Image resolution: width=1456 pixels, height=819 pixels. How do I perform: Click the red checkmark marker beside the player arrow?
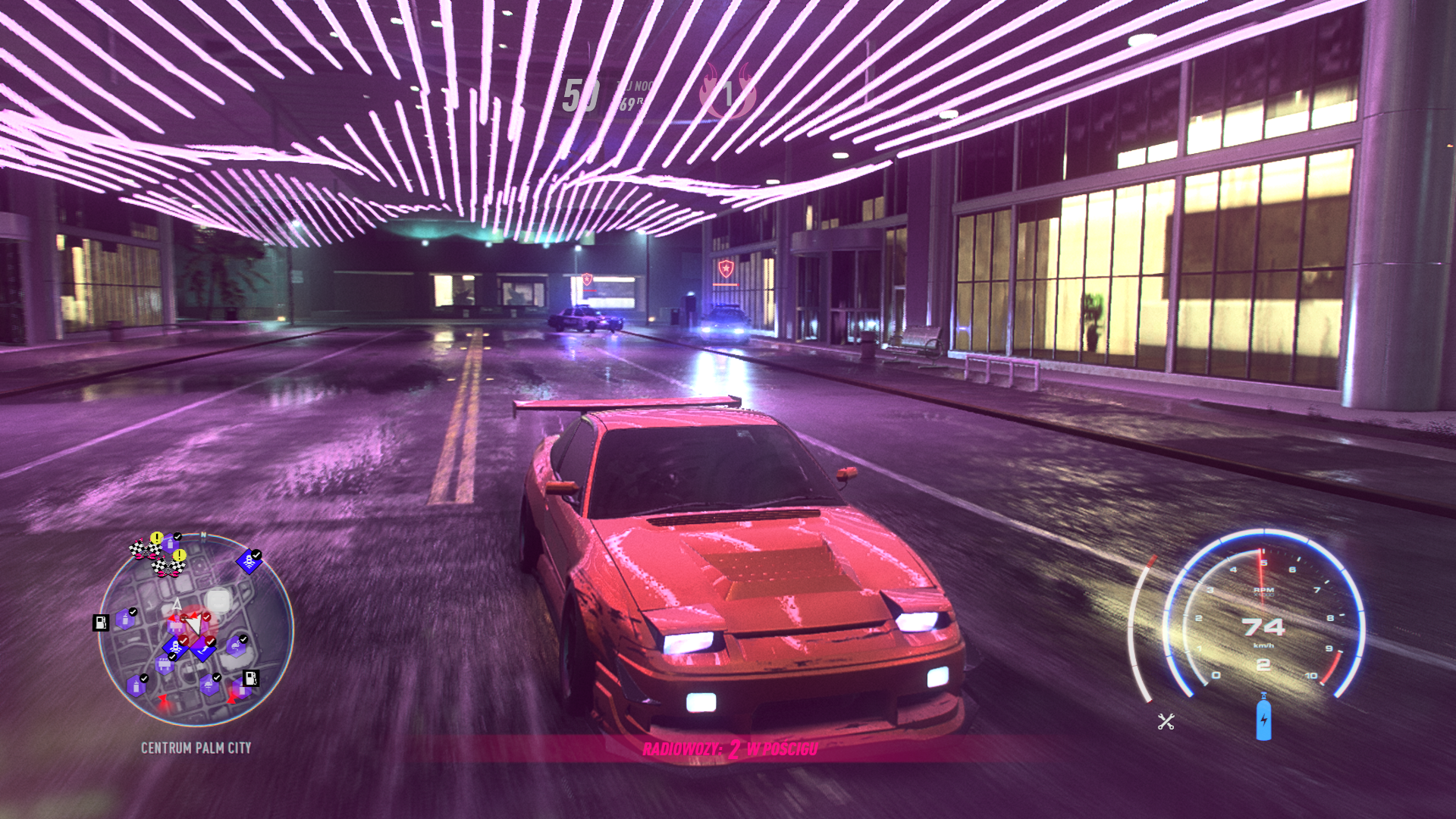click(x=206, y=617)
